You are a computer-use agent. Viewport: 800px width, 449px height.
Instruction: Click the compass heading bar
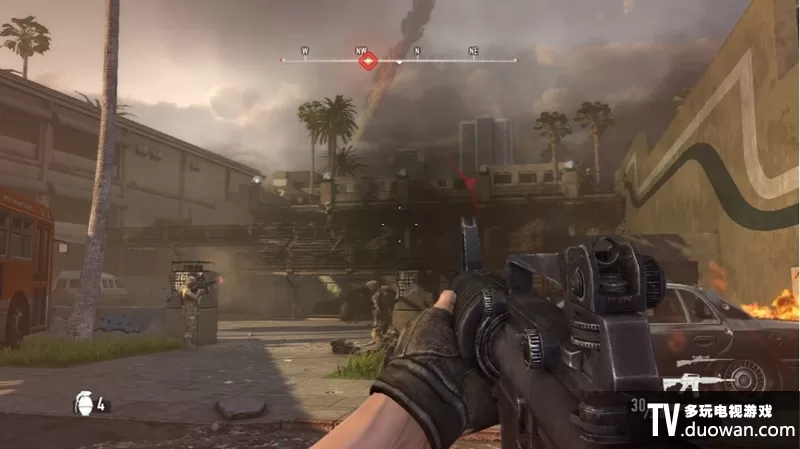(x=440, y=60)
